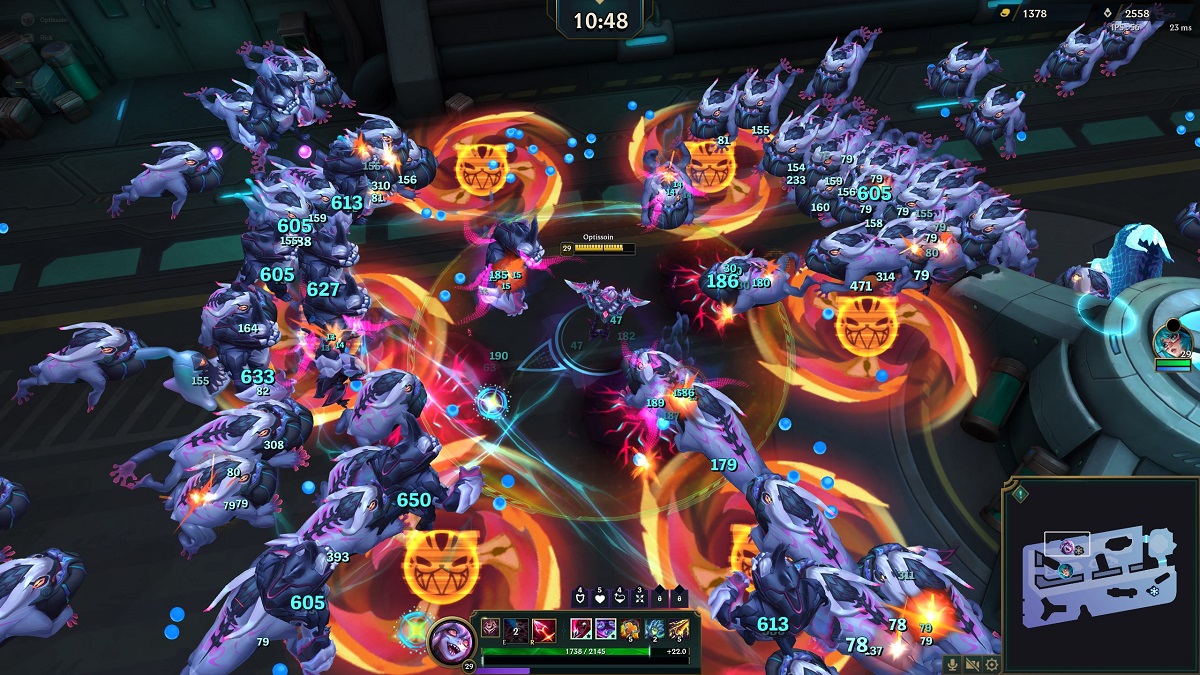Toggle the minimap alert ping button
Viewport: 1200px width, 675px height.
click(x=1020, y=493)
